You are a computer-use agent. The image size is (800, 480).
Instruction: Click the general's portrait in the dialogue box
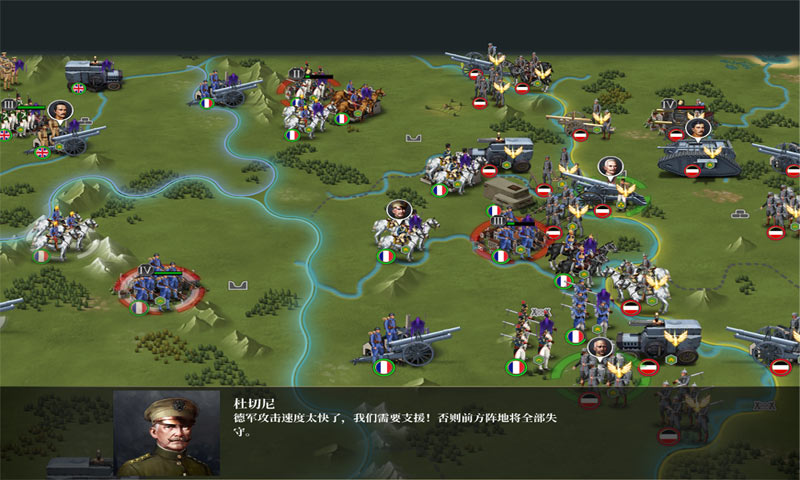166,432
